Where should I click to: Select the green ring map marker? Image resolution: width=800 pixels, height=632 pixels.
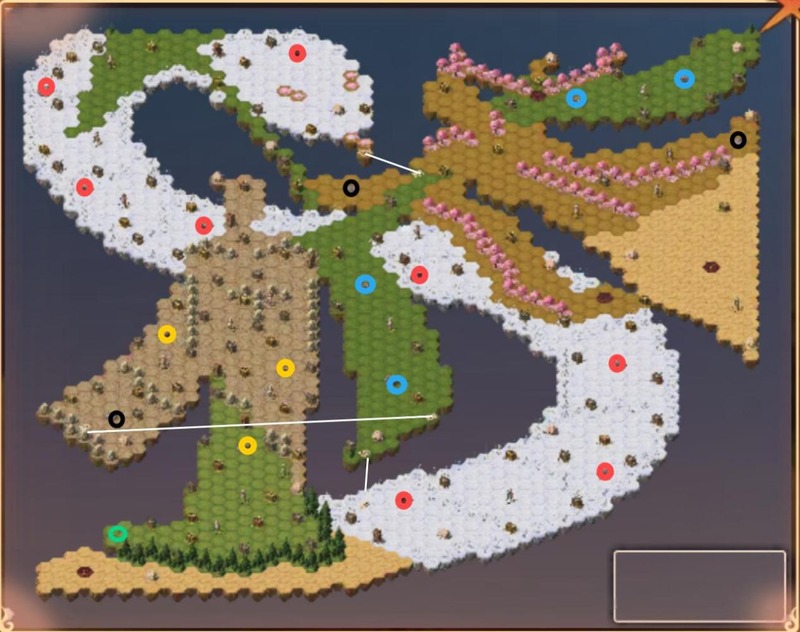click(117, 534)
